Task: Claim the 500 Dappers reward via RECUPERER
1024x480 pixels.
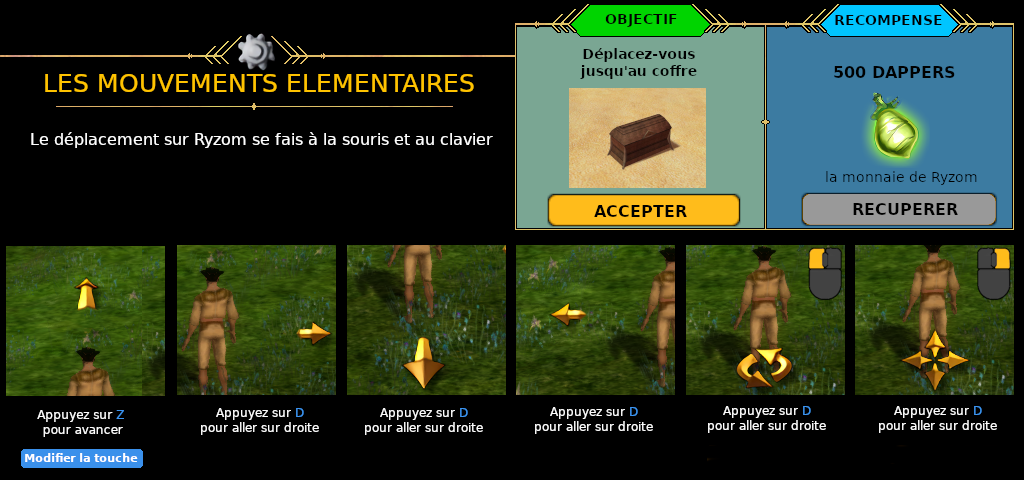Action: click(898, 209)
